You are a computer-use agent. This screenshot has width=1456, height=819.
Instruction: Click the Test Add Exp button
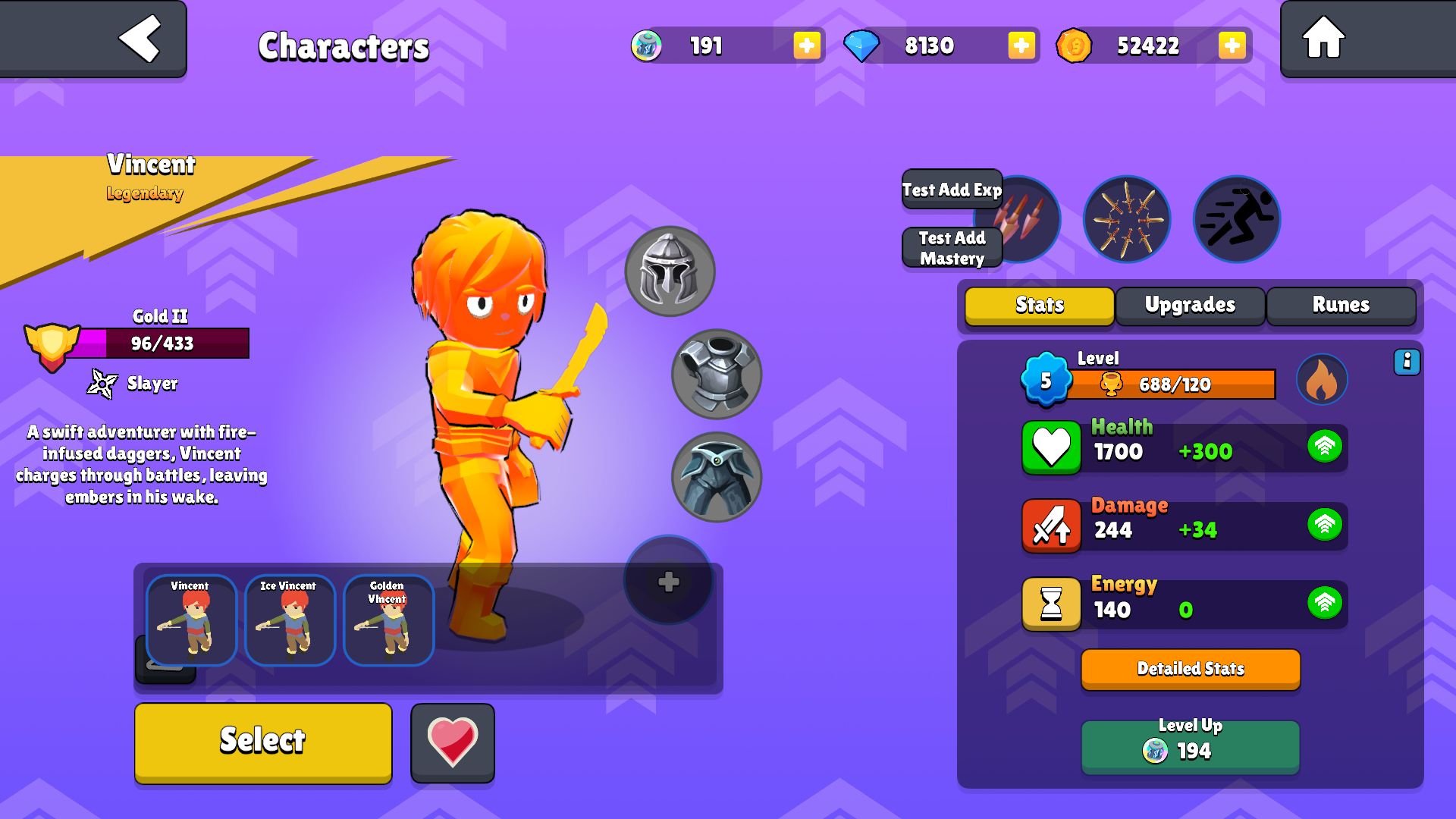tap(952, 190)
